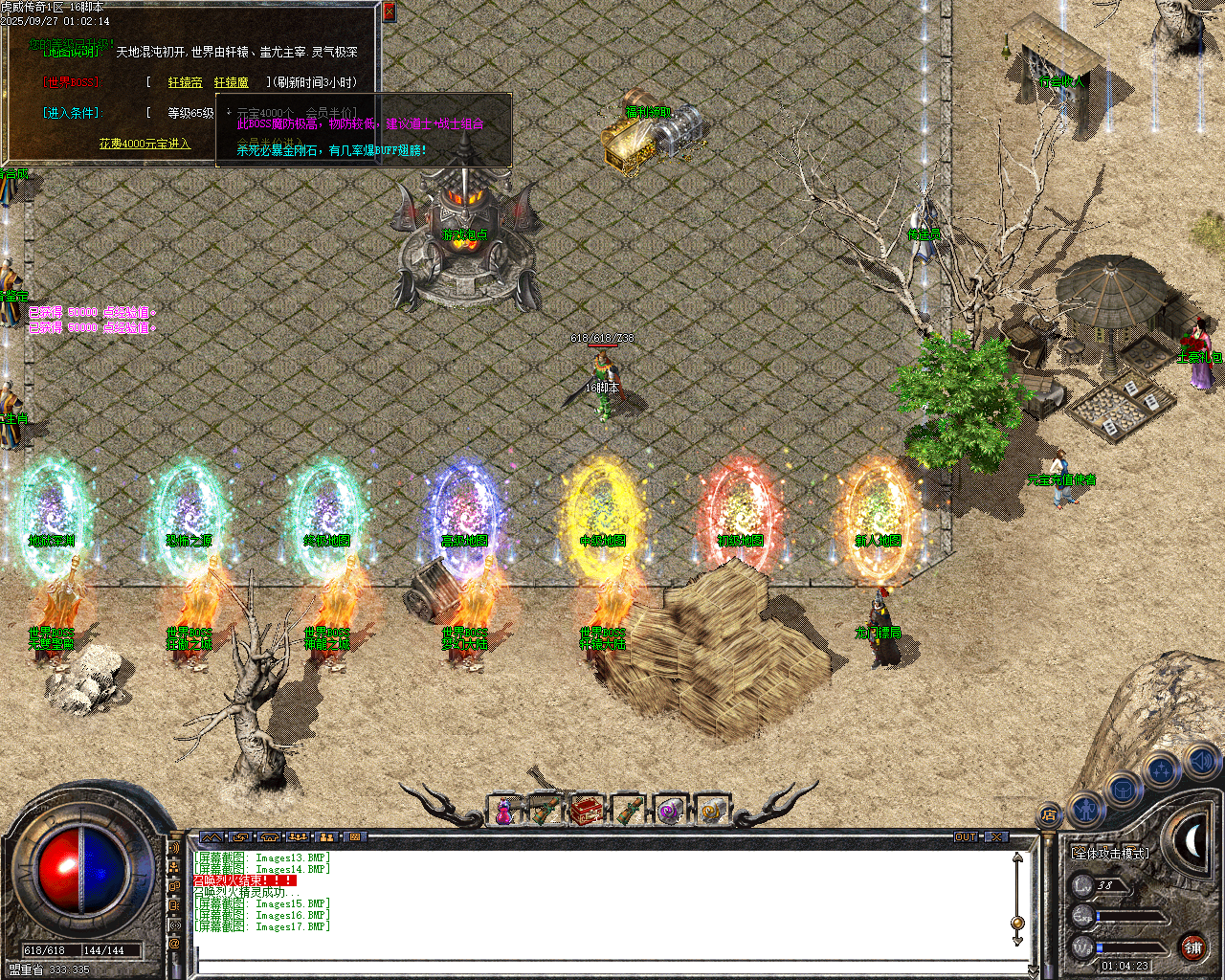Select the character equipment icon near the minimap
Viewport: 1225px width, 980px height.
[x=1087, y=809]
